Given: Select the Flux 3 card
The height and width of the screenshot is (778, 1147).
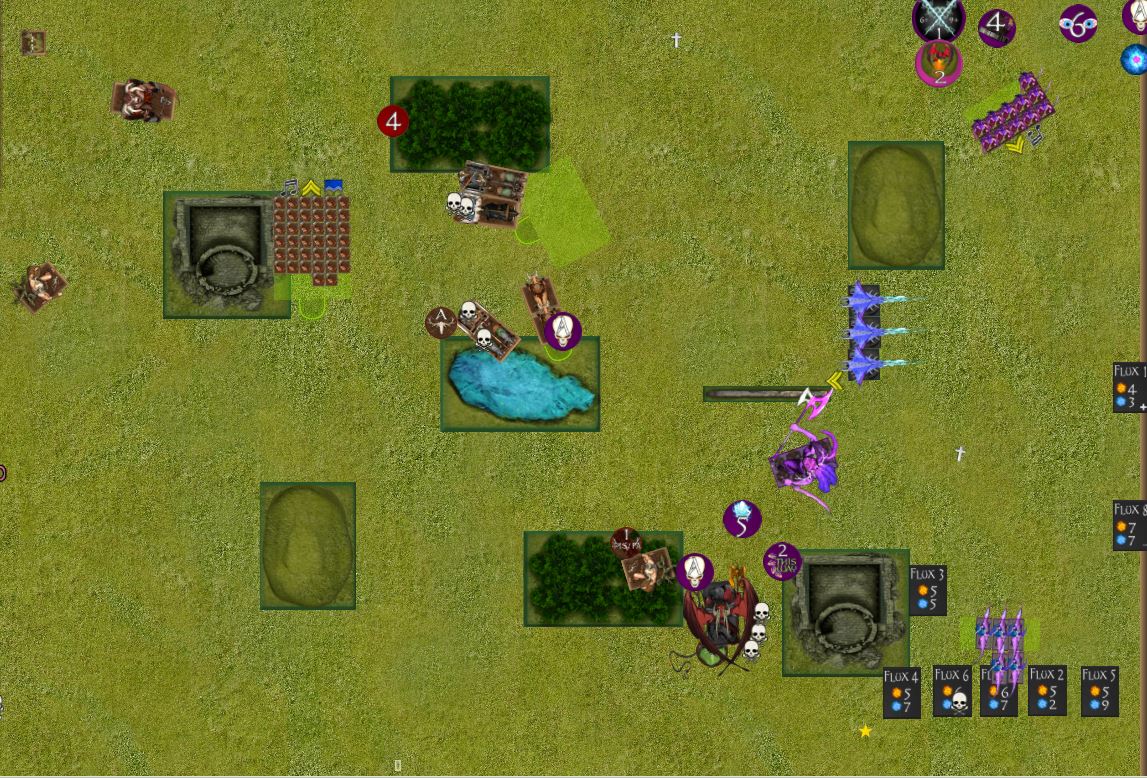Looking at the screenshot, I should 927,590.
